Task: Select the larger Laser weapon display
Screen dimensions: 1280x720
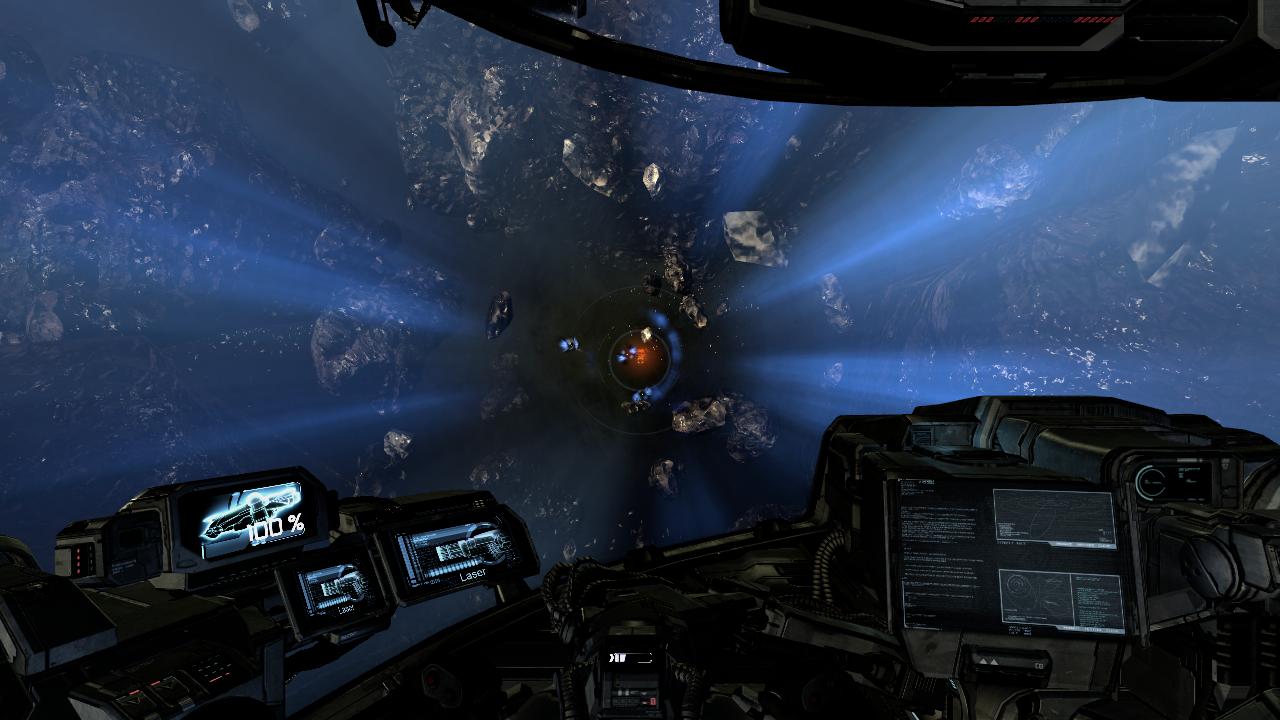Action: click(x=458, y=552)
